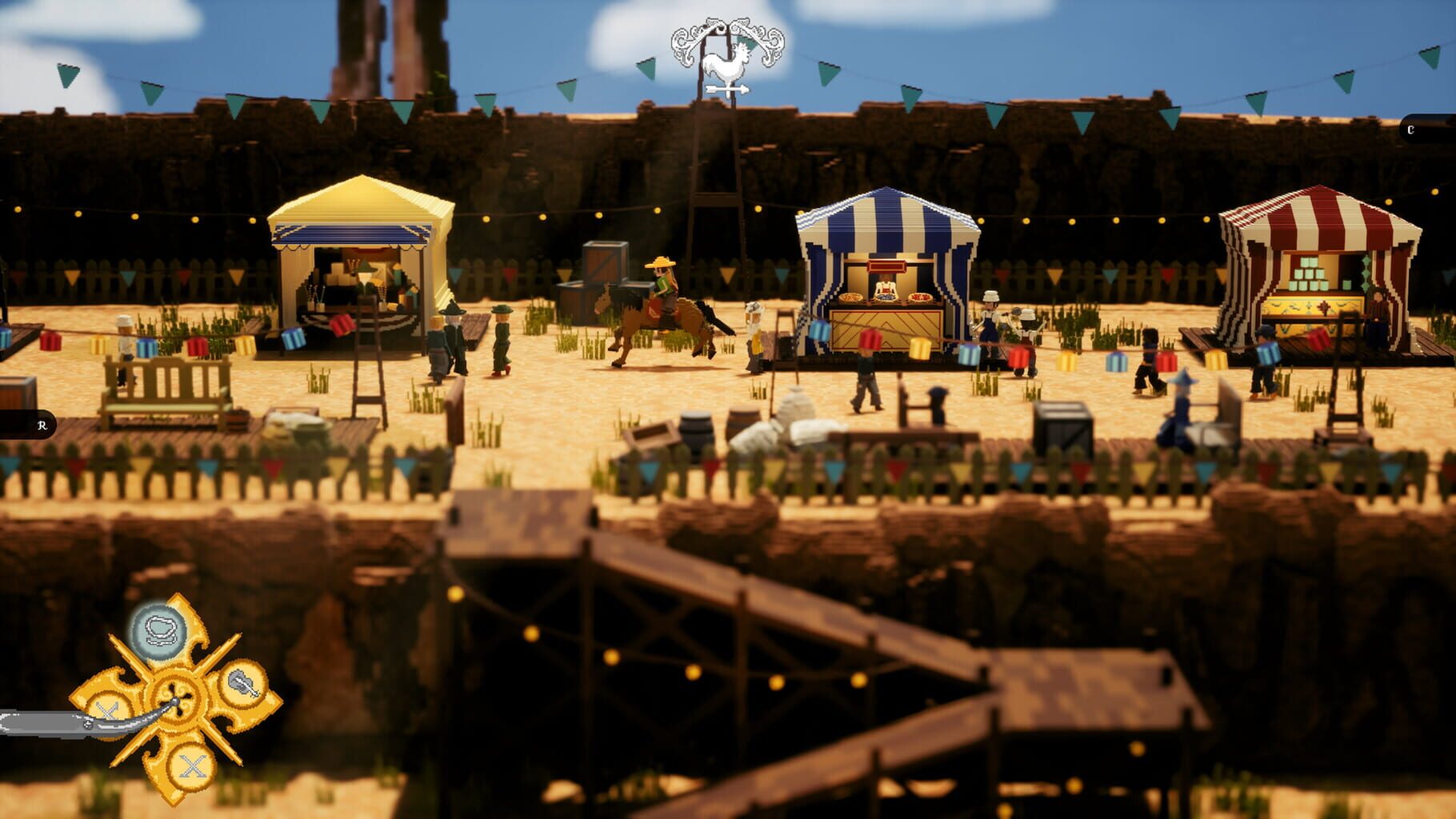The width and height of the screenshot is (1456, 819).
Task: Select the lasso icon on the ability wheel
Action: click(x=158, y=629)
